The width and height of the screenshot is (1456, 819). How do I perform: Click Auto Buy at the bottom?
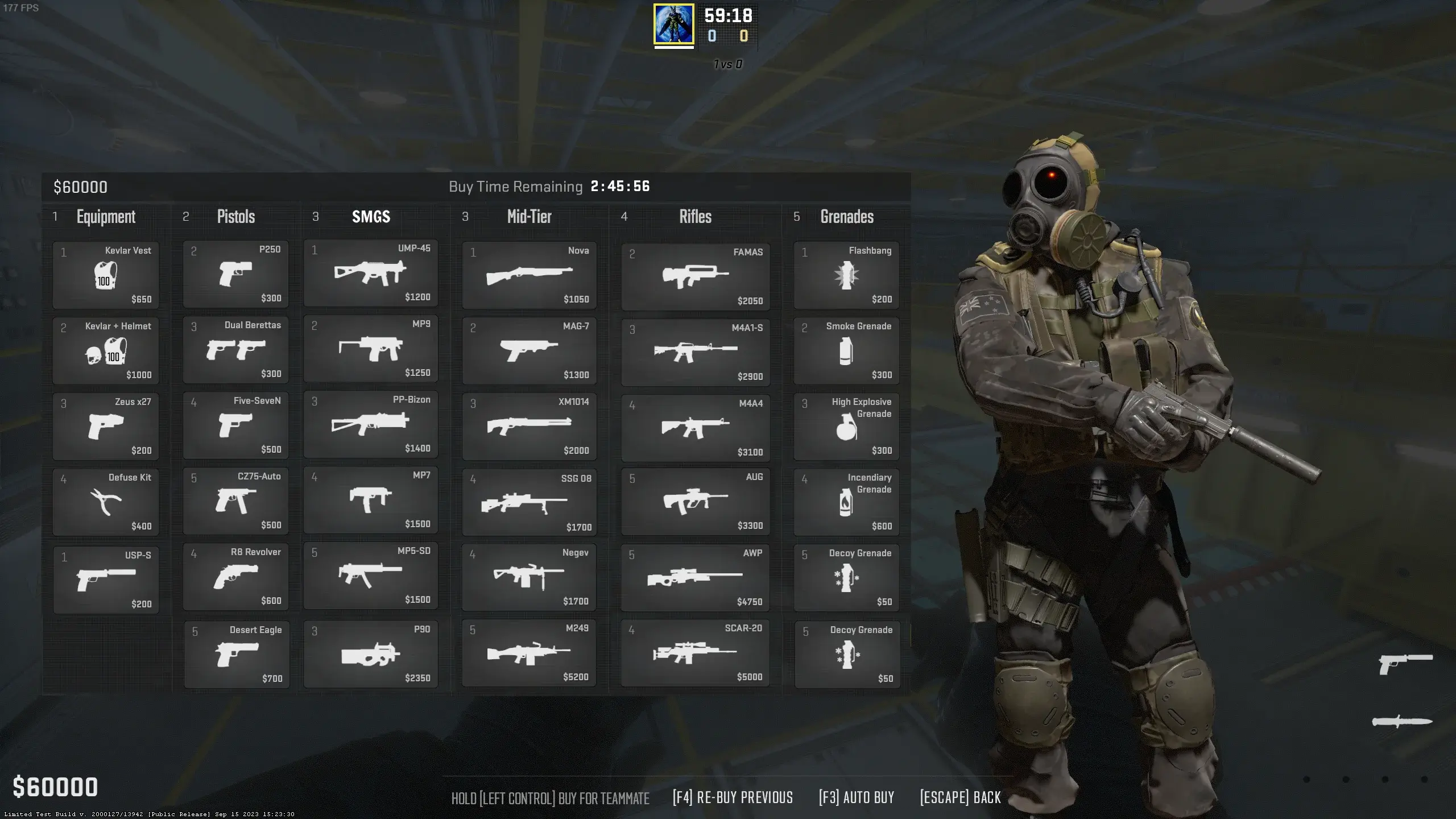click(855, 797)
